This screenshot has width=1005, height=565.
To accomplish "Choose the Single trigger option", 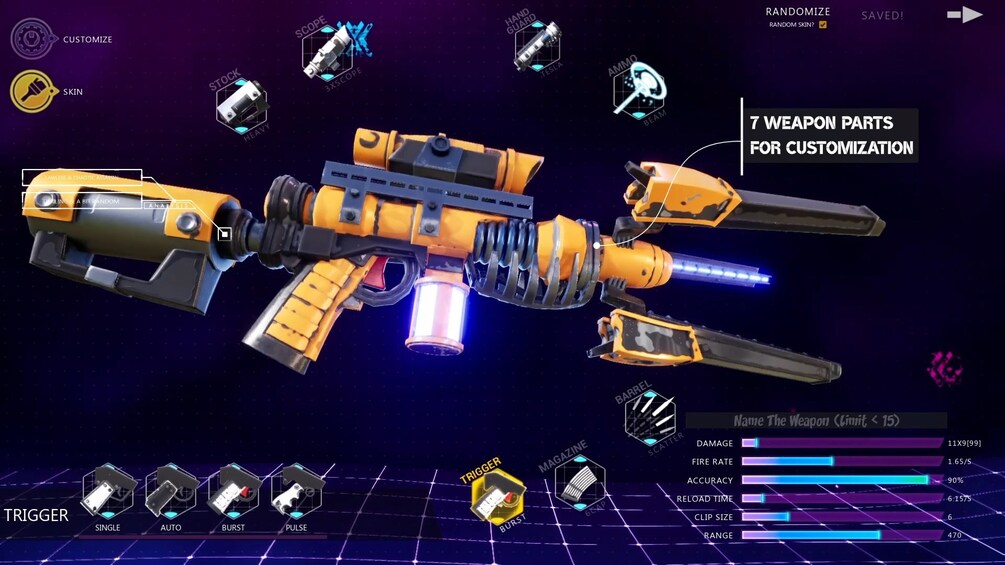I will click(108, 490).
